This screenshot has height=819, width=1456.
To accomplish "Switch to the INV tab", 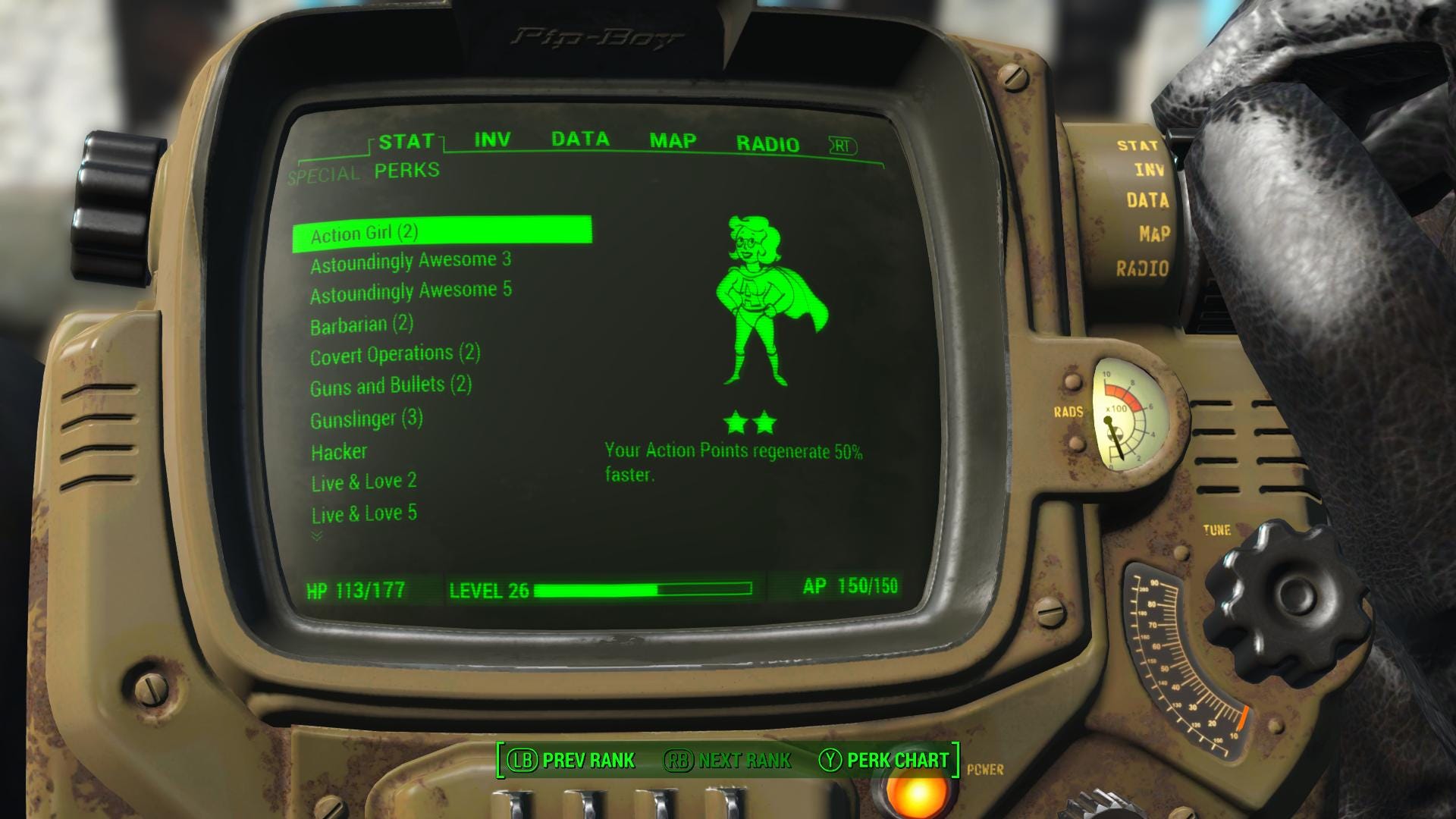I will pos(492,140).
